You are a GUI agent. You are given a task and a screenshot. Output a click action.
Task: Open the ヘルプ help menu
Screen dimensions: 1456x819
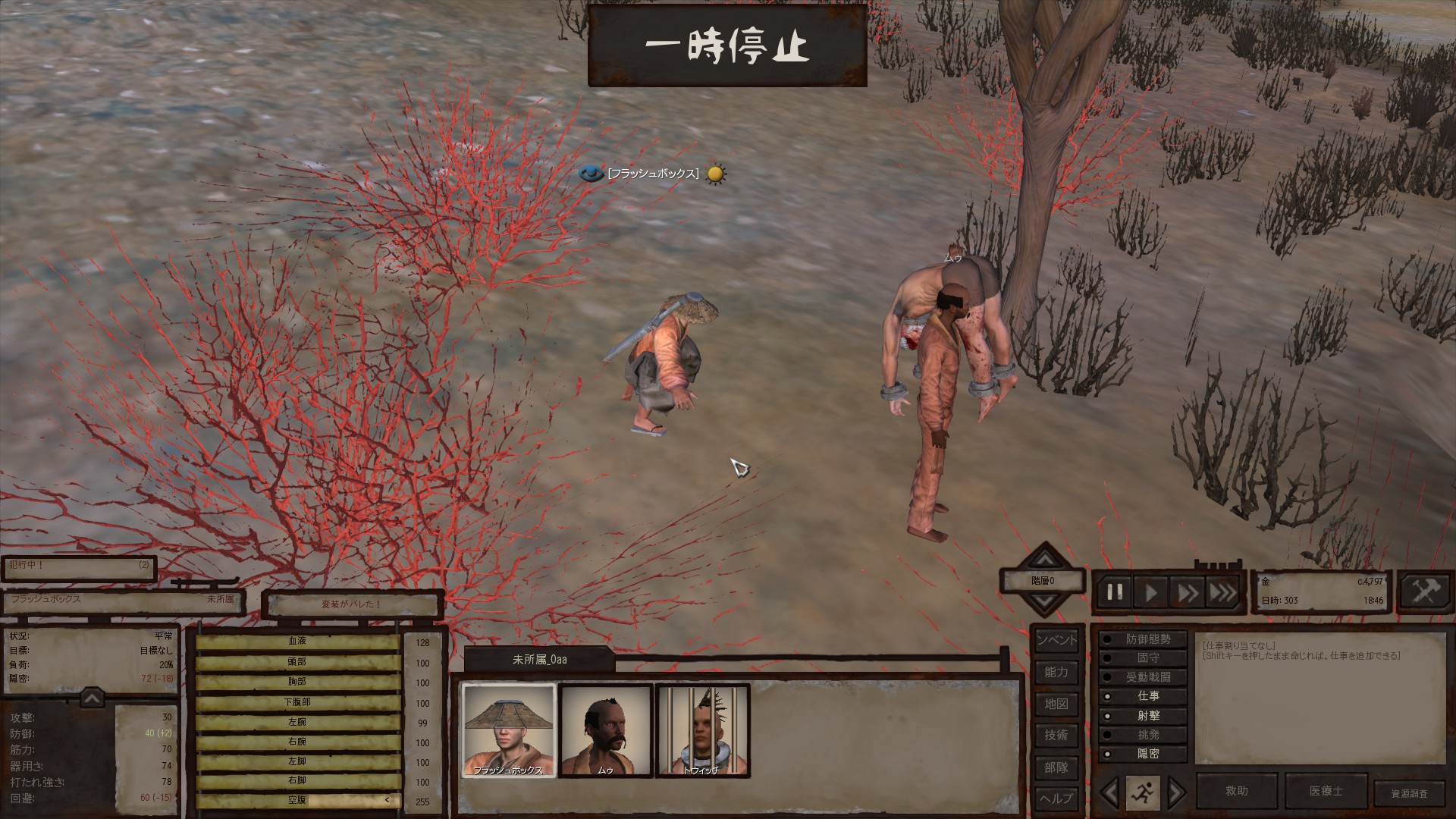[x=1056, y=799]
